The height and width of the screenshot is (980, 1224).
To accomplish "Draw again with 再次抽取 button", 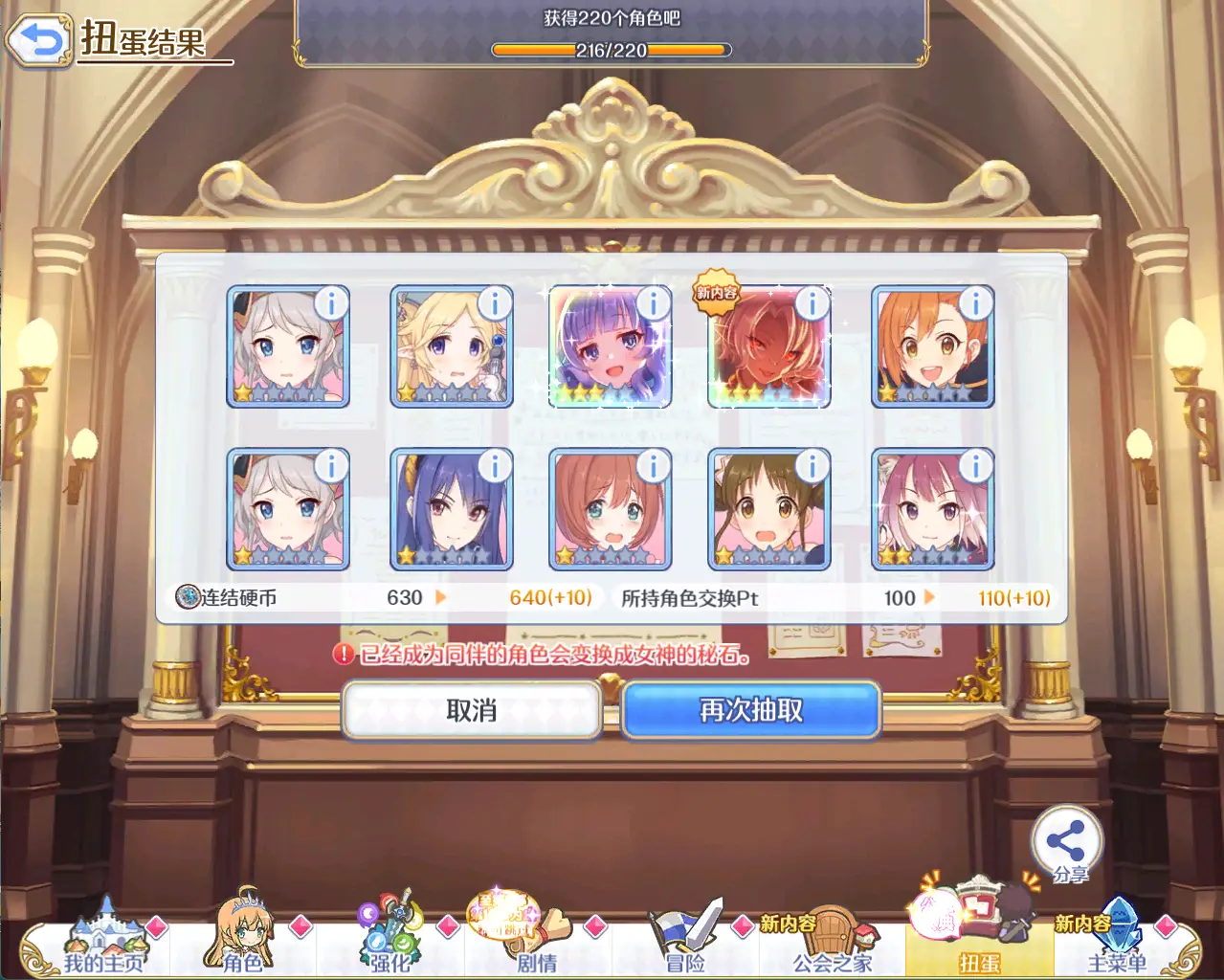I will point(751,710).
